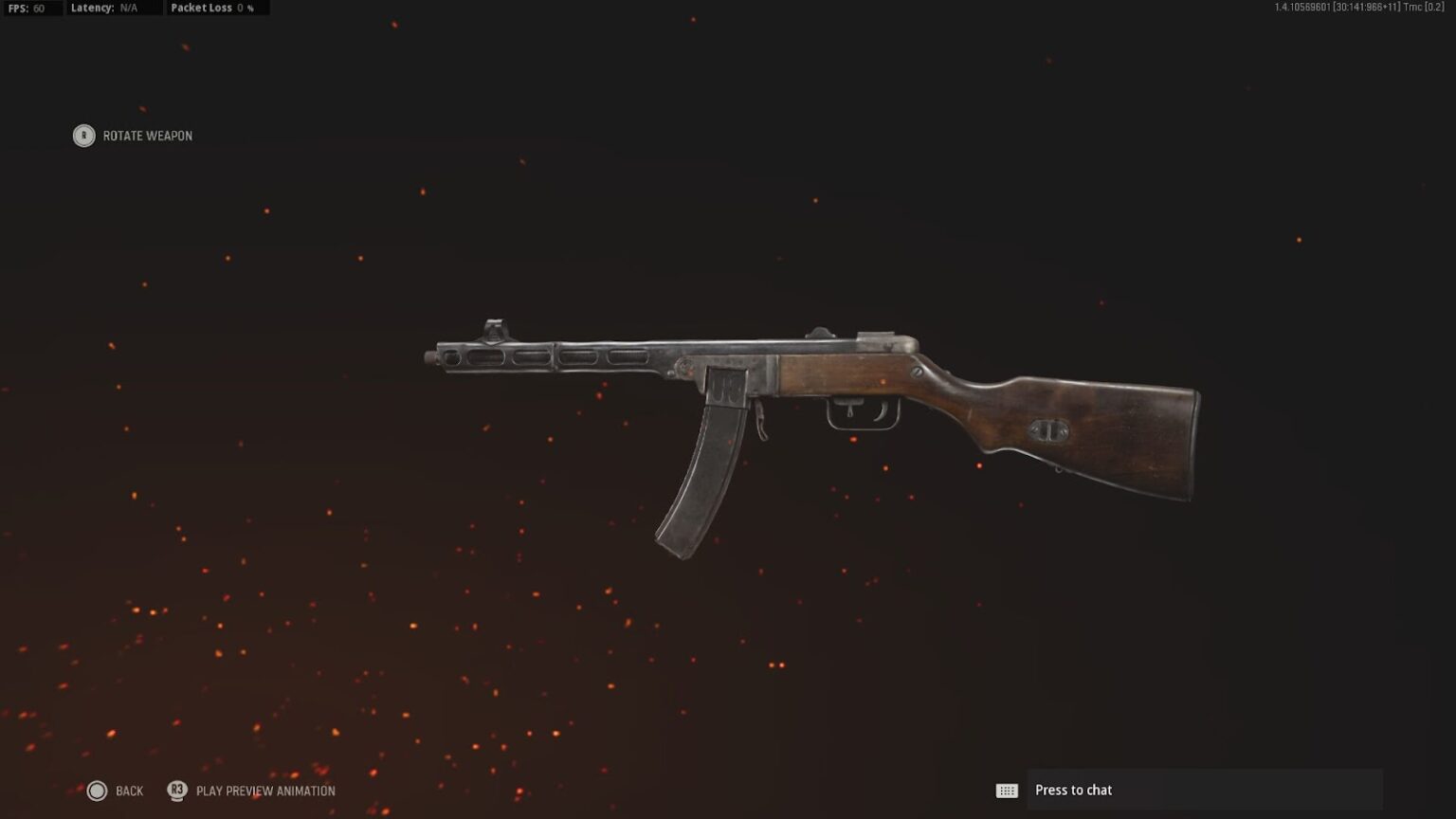
Task: Select the Back menu prompt
Action: pos(128,790)
